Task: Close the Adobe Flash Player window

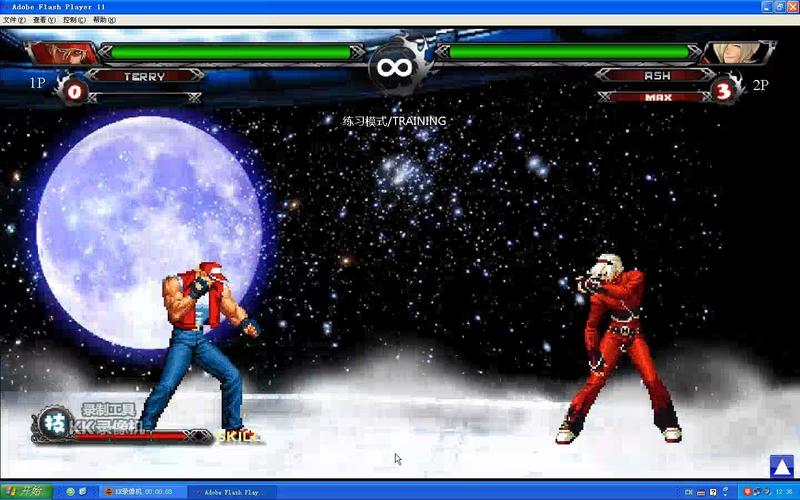Action: point(791,6)
